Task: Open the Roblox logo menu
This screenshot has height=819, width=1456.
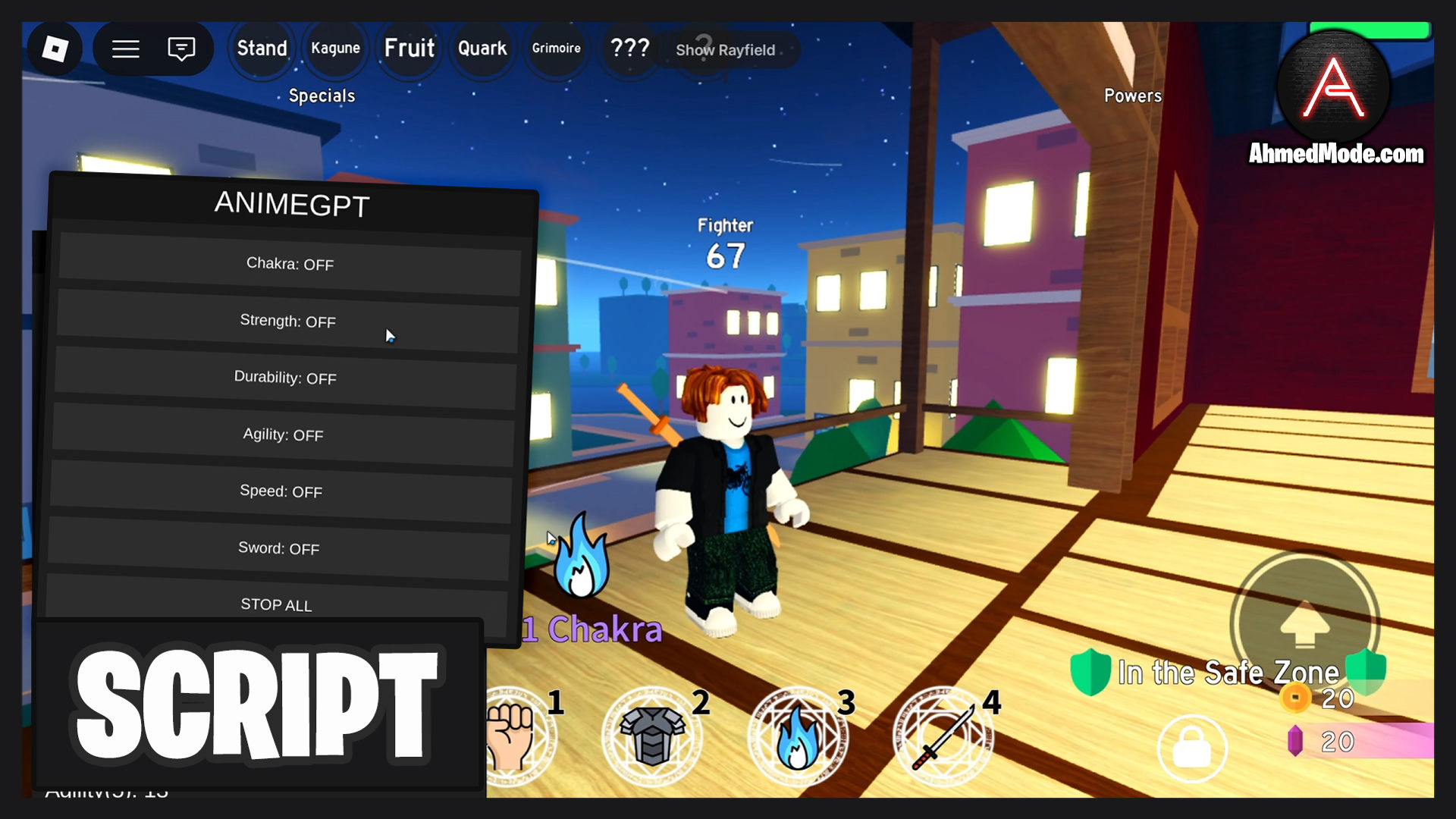Action: (55, 49)
